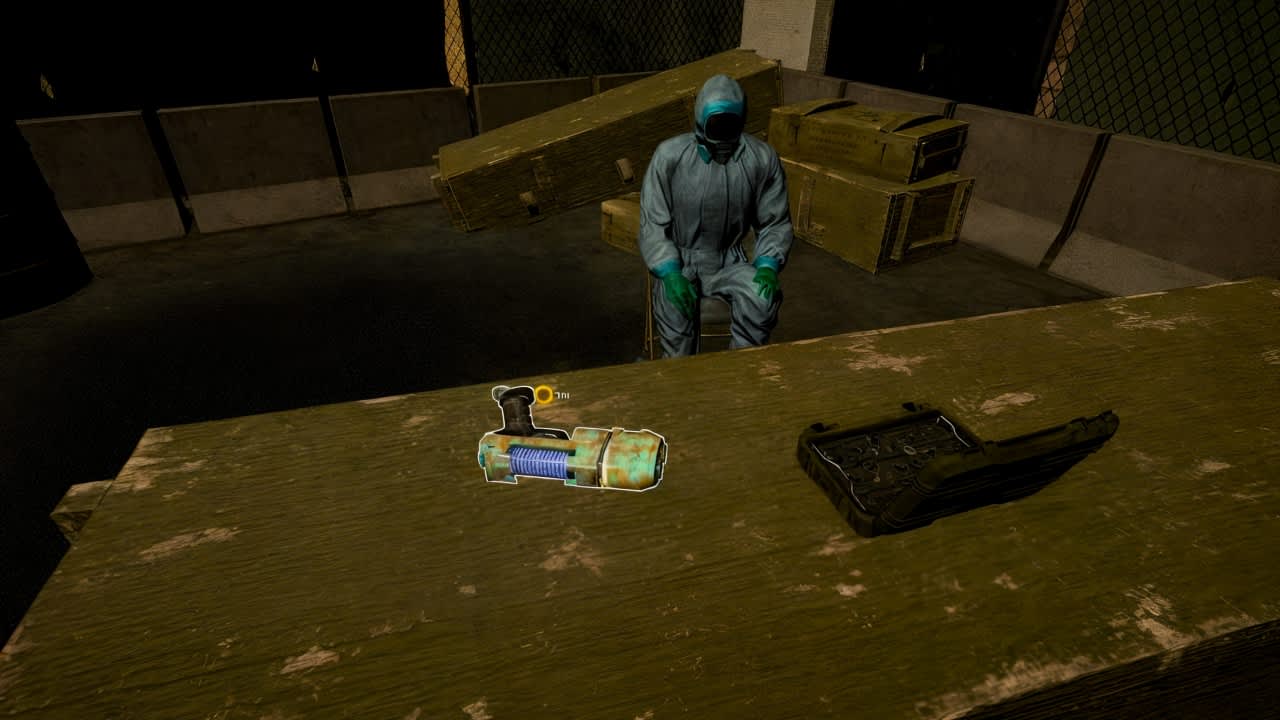Open the long slanted wooden crate
Viewport: 1280px width, 720px height.
[580, 140]
